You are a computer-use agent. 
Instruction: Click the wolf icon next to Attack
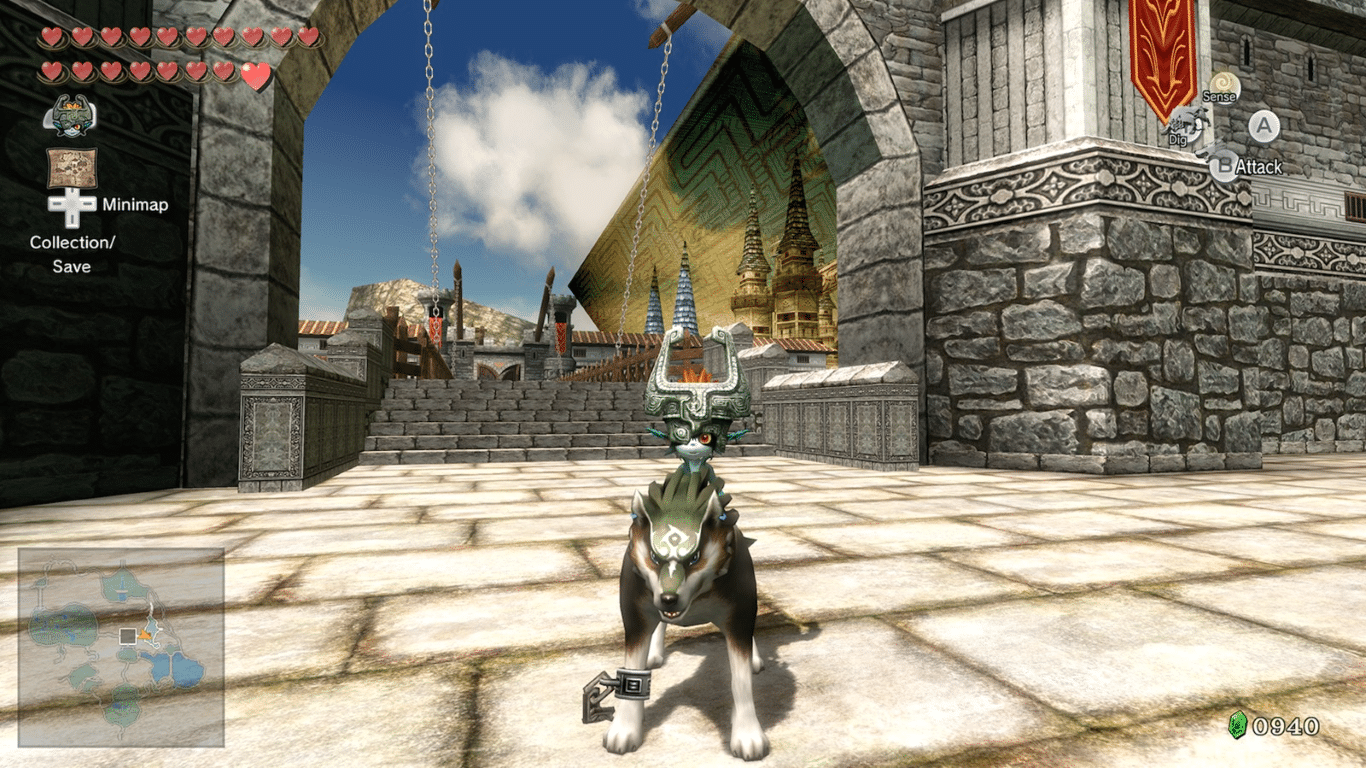pyautogui.click(x=1216, y=150)
